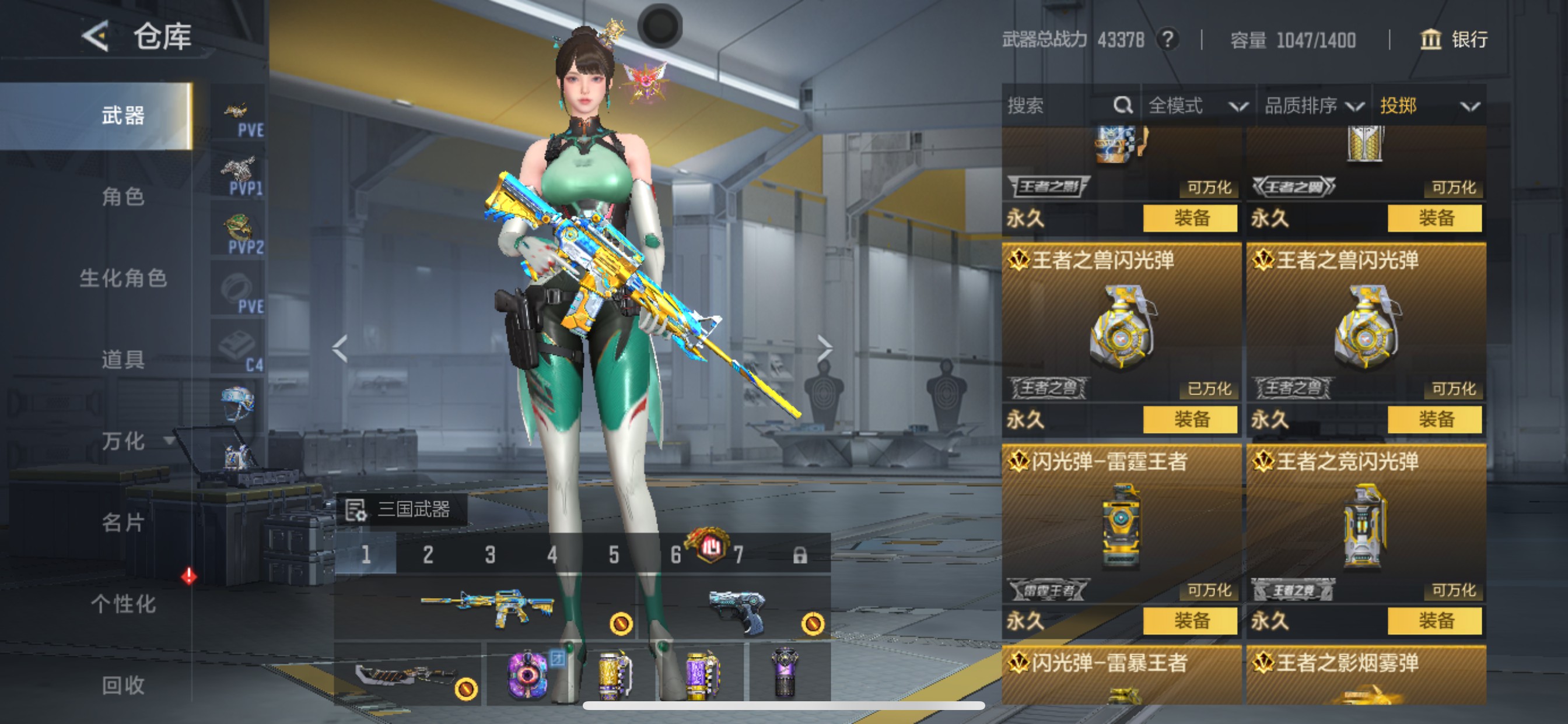Open the 品质排序 sort dropdown
This screenshot has height=724, width=1568.
point(1313,106)
